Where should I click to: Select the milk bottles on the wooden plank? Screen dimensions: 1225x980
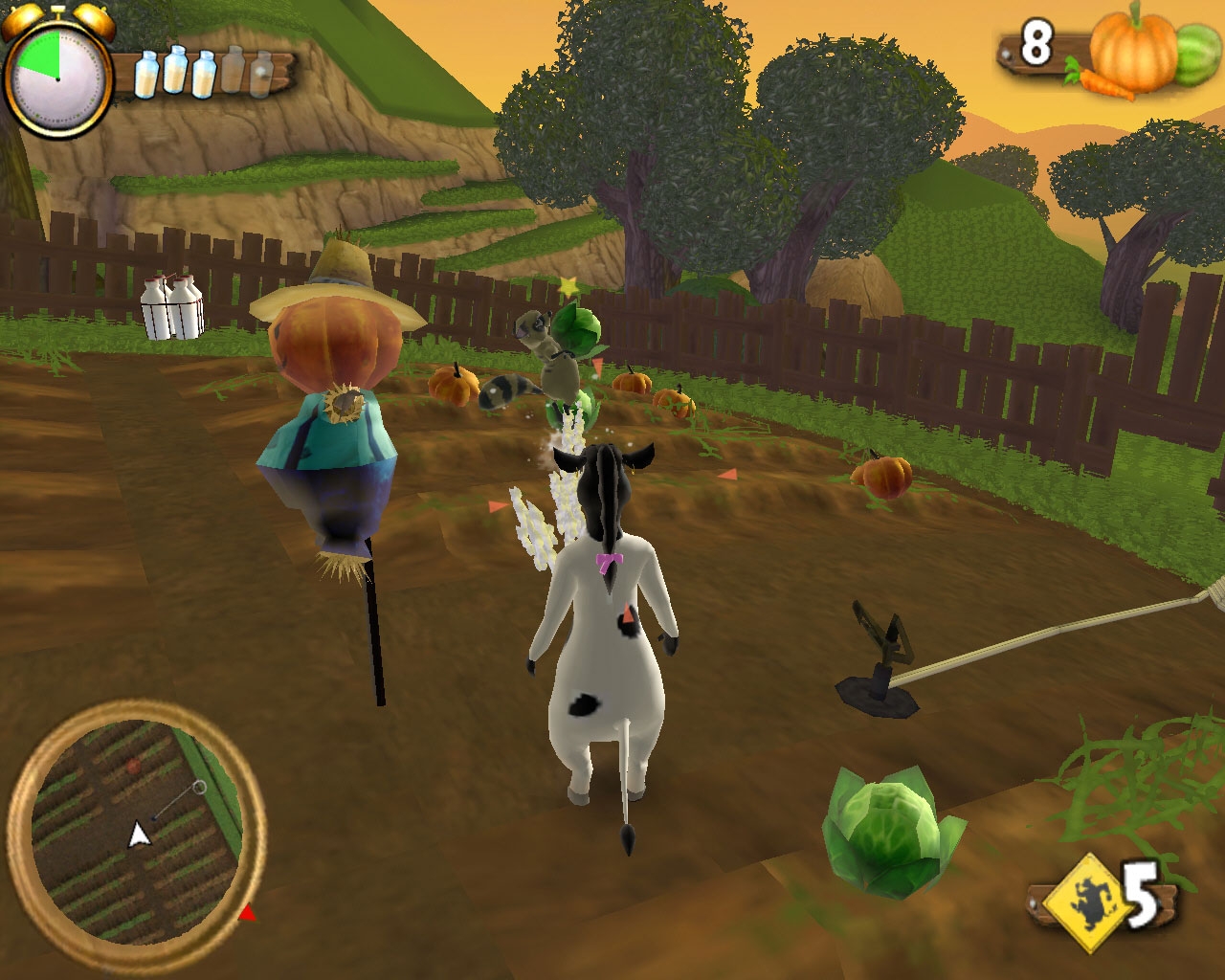tap(203, 73)
